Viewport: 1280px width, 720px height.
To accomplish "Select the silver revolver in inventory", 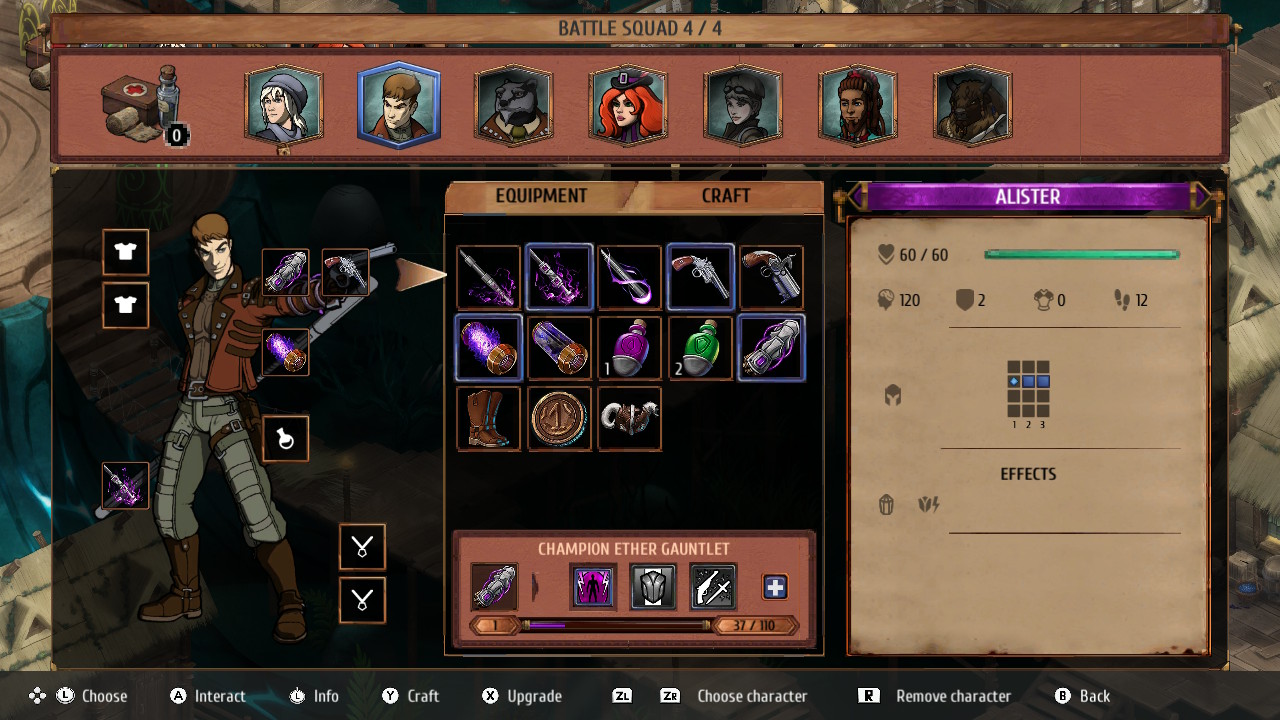I will [x=699, y=276].
